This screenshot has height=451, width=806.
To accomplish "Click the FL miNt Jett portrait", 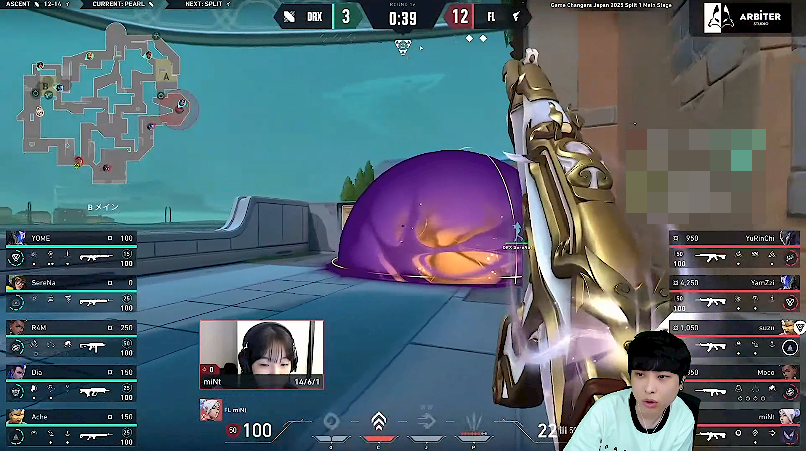I will click(x=211, y=408).
